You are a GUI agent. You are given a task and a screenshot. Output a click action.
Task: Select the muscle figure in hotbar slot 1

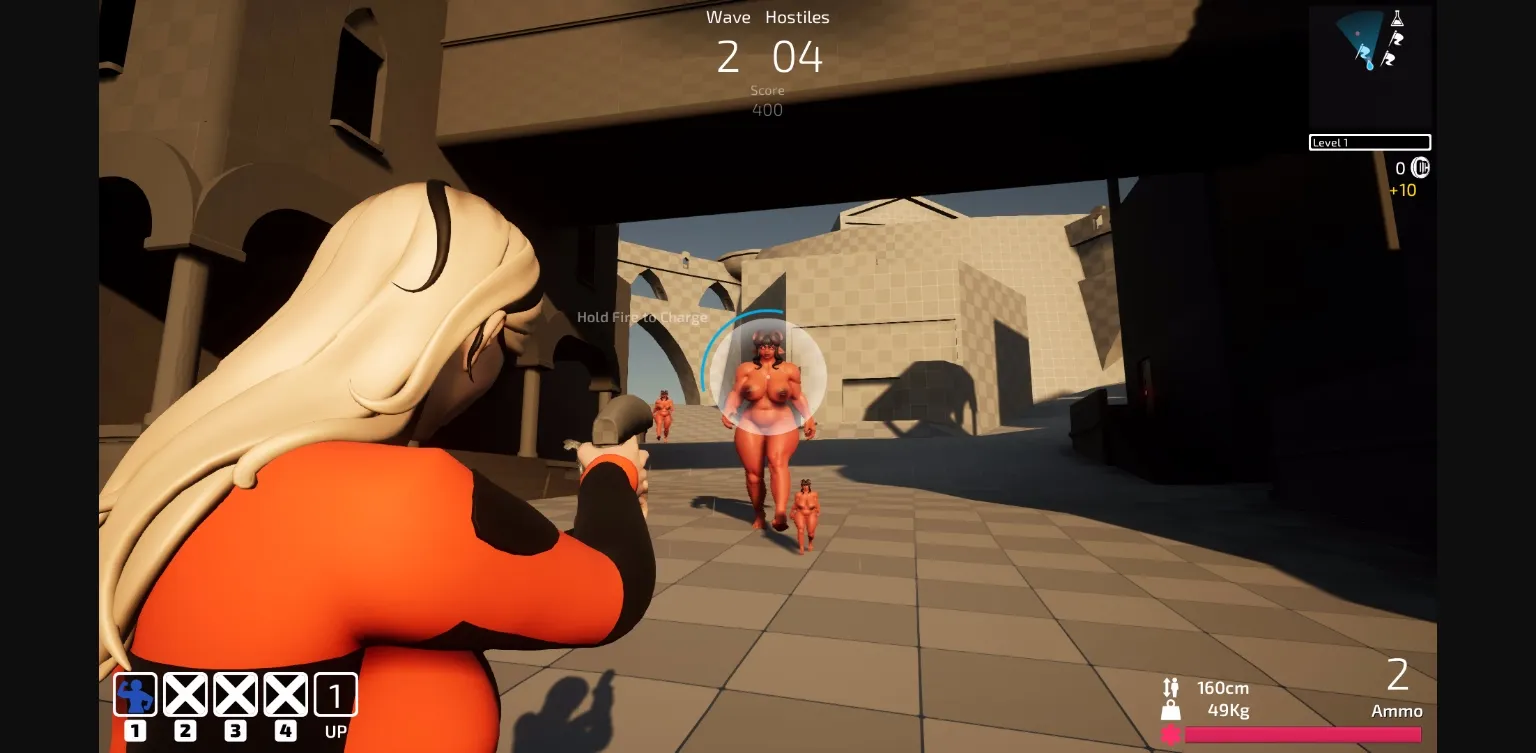[135, 693]
